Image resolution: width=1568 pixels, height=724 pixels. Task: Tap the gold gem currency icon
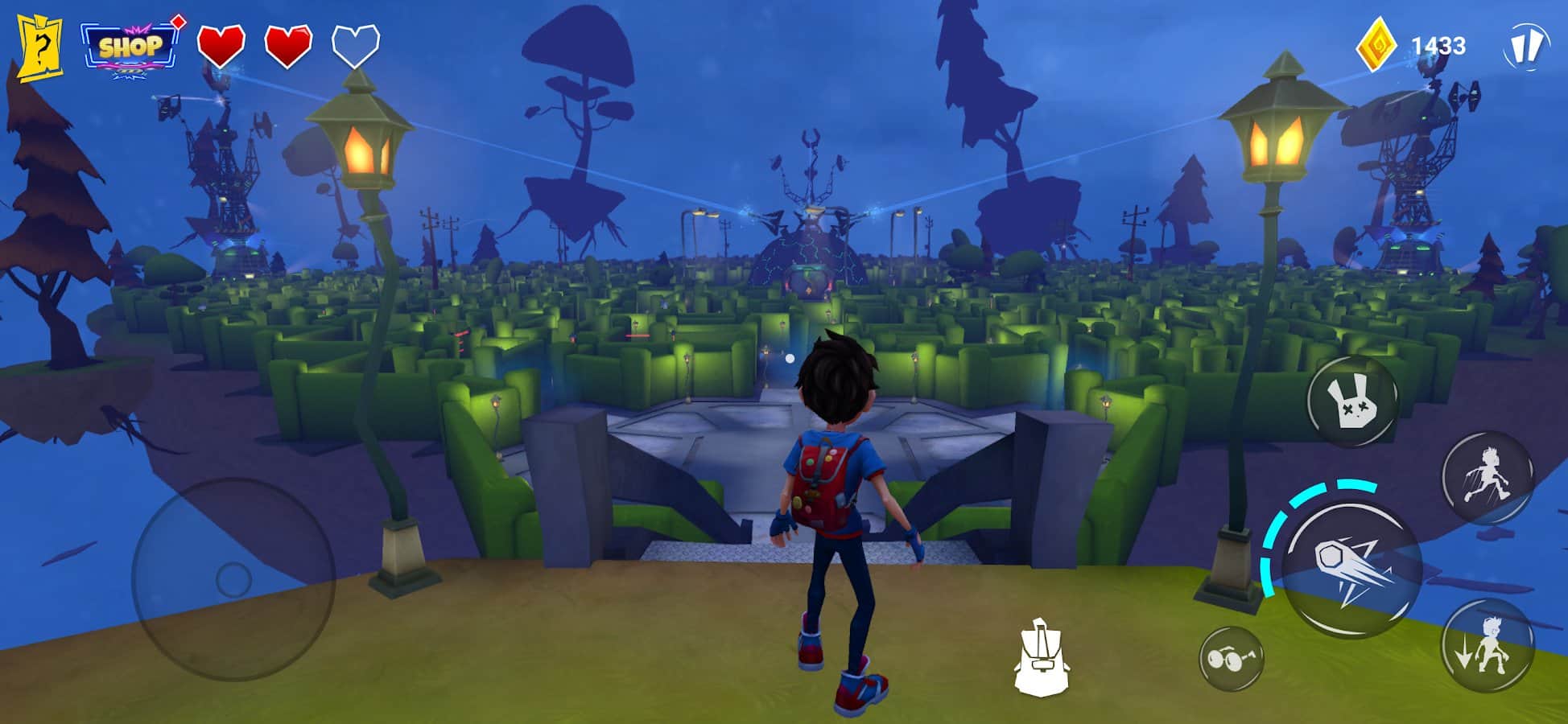pyautogui.click(x=1376, y=45)
